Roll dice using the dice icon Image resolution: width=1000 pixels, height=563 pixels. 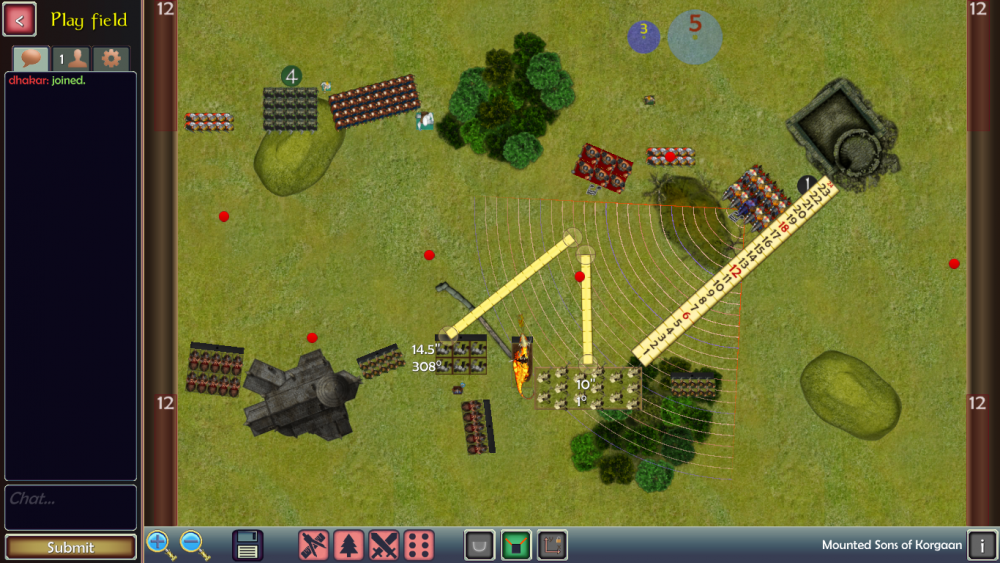(x=419, y=545)
